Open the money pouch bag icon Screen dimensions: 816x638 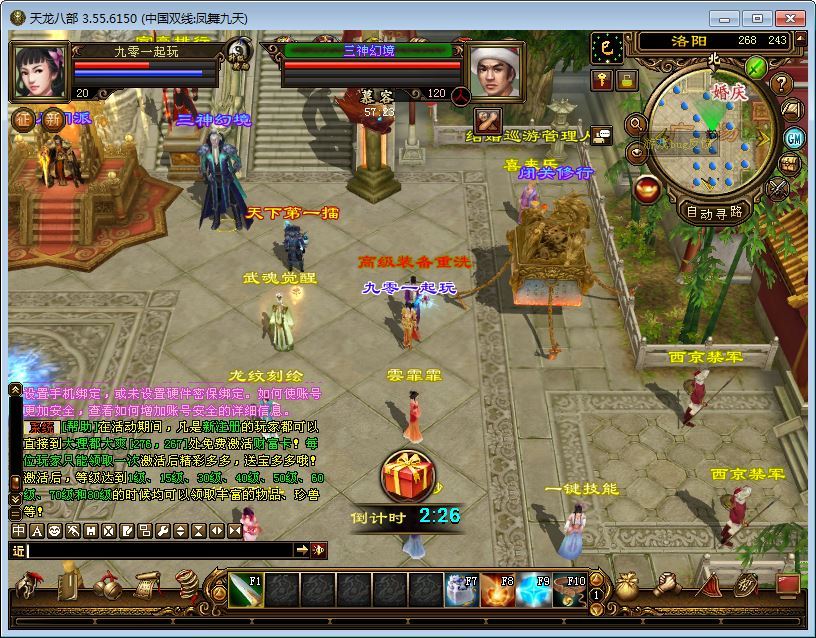[627, 585]
